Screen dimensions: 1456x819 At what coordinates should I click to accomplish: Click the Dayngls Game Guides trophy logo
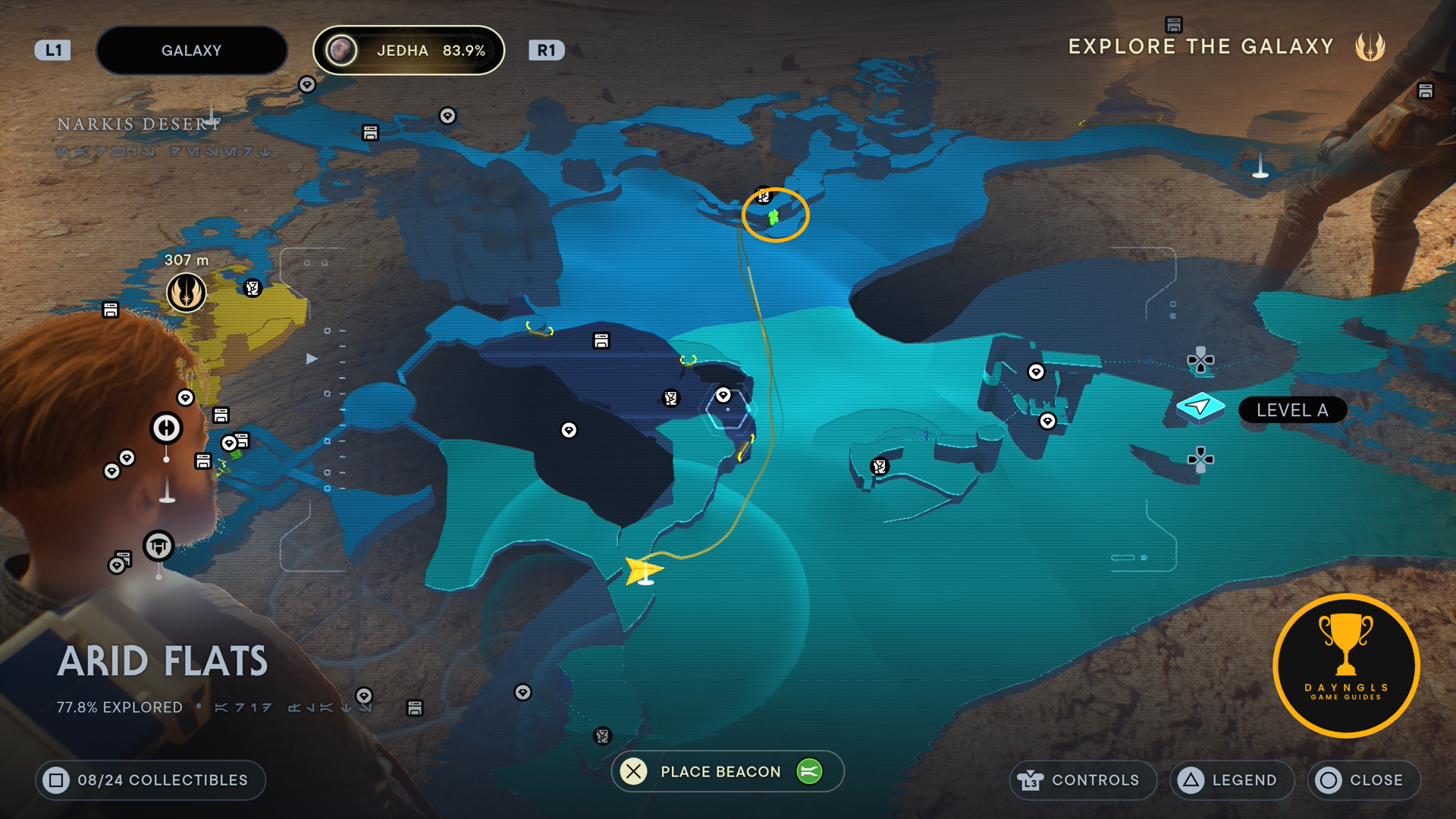point(1346,665)
